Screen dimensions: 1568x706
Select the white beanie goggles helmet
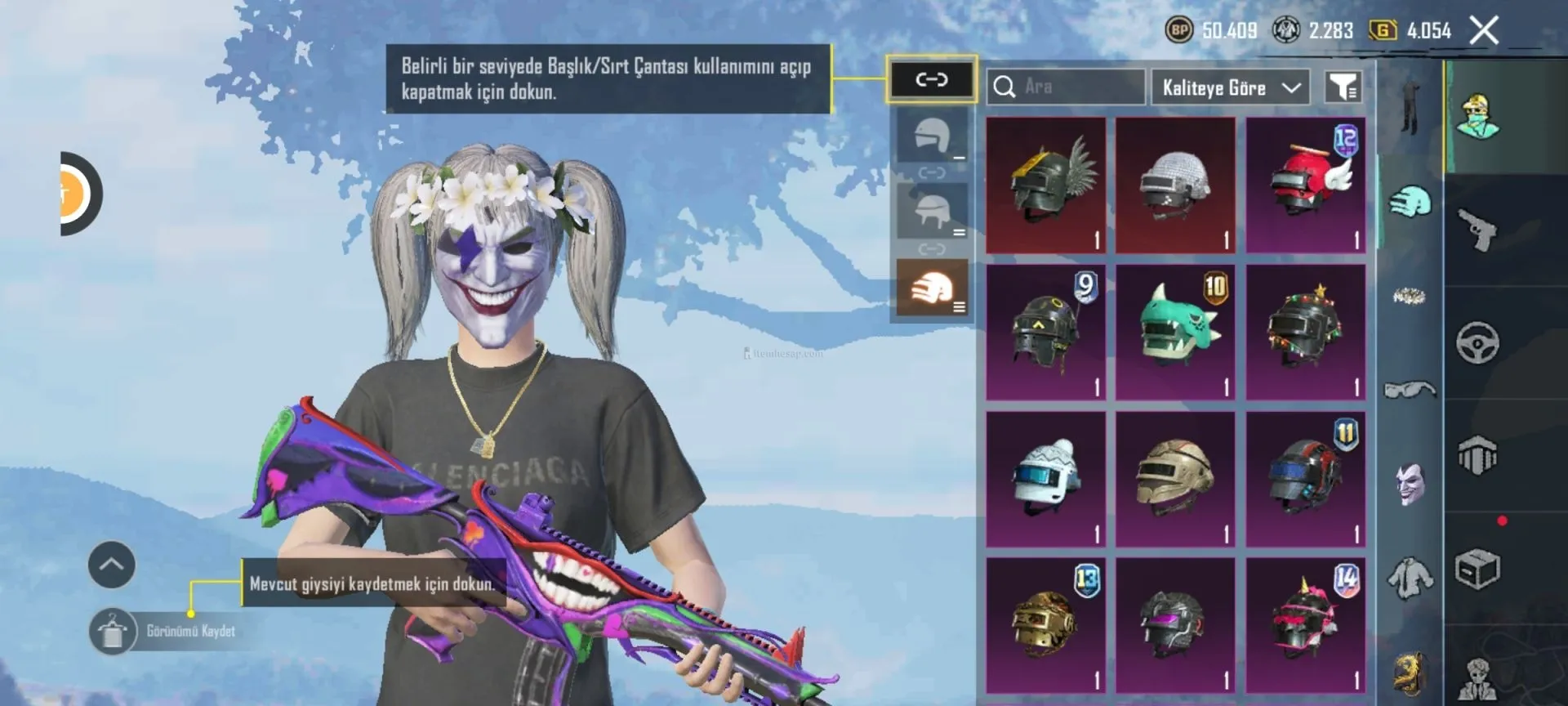(1045, 479)
